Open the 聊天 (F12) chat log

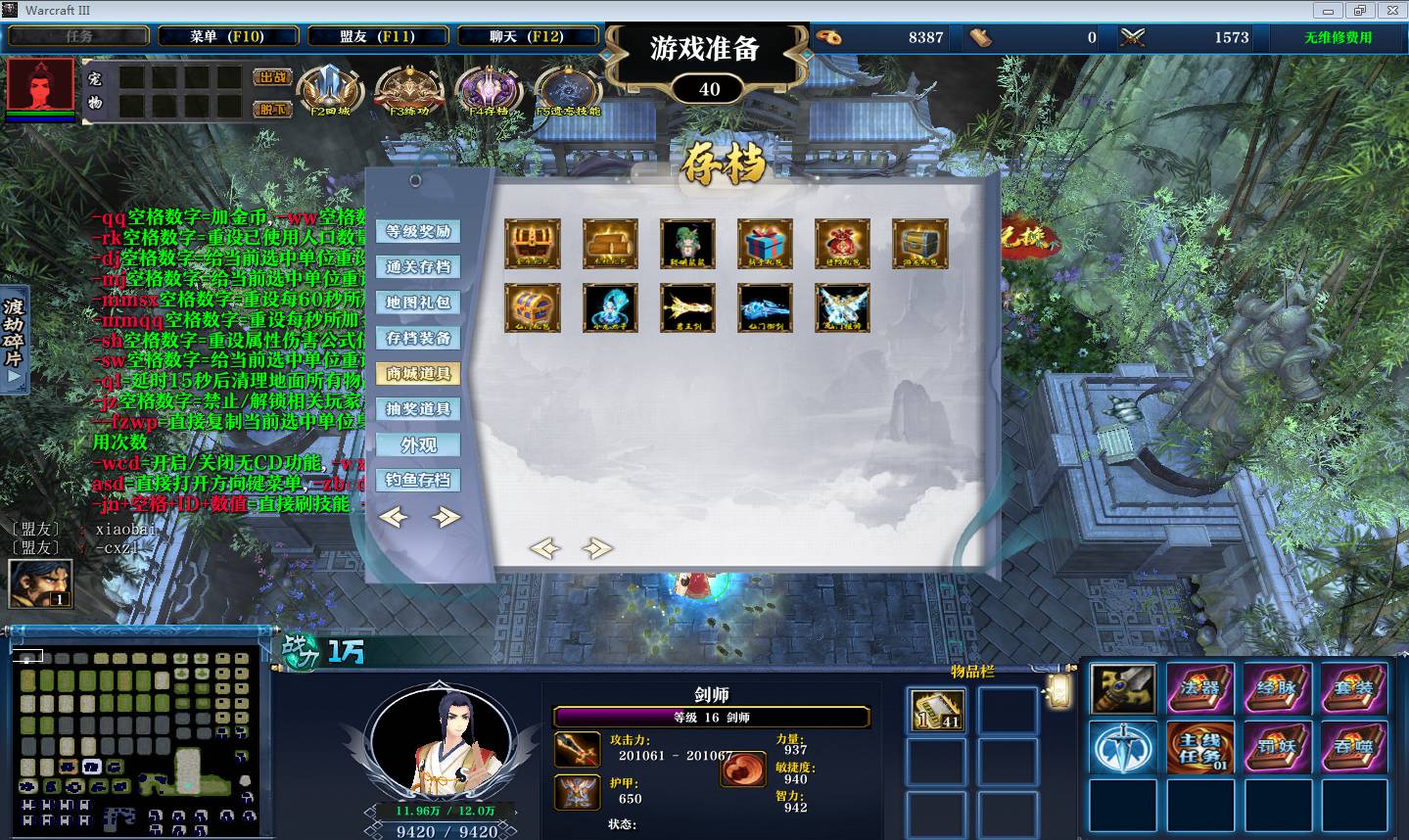[527, 36]
